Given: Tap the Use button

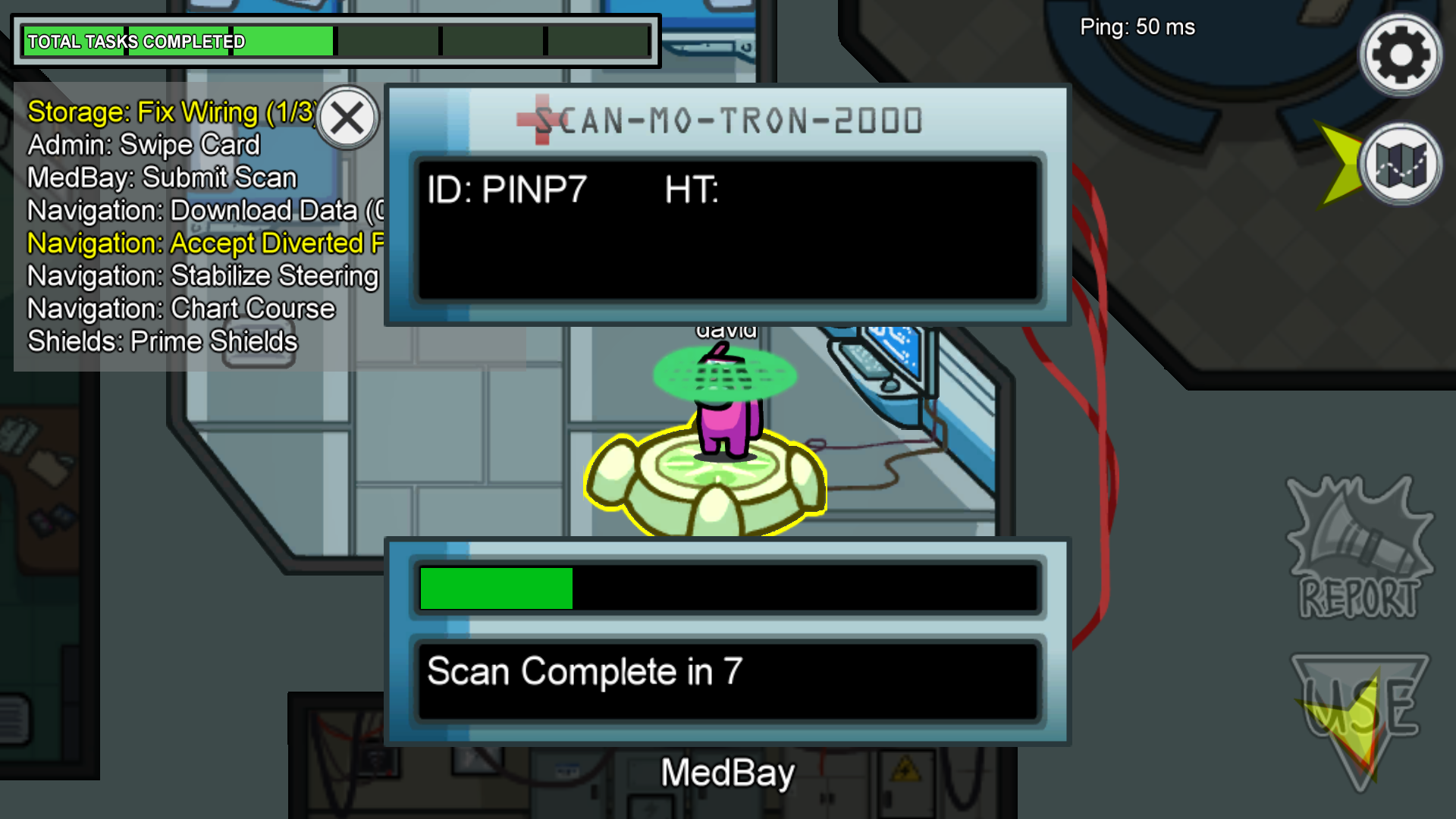Looking at the screenshot, I should point(1360,713).
